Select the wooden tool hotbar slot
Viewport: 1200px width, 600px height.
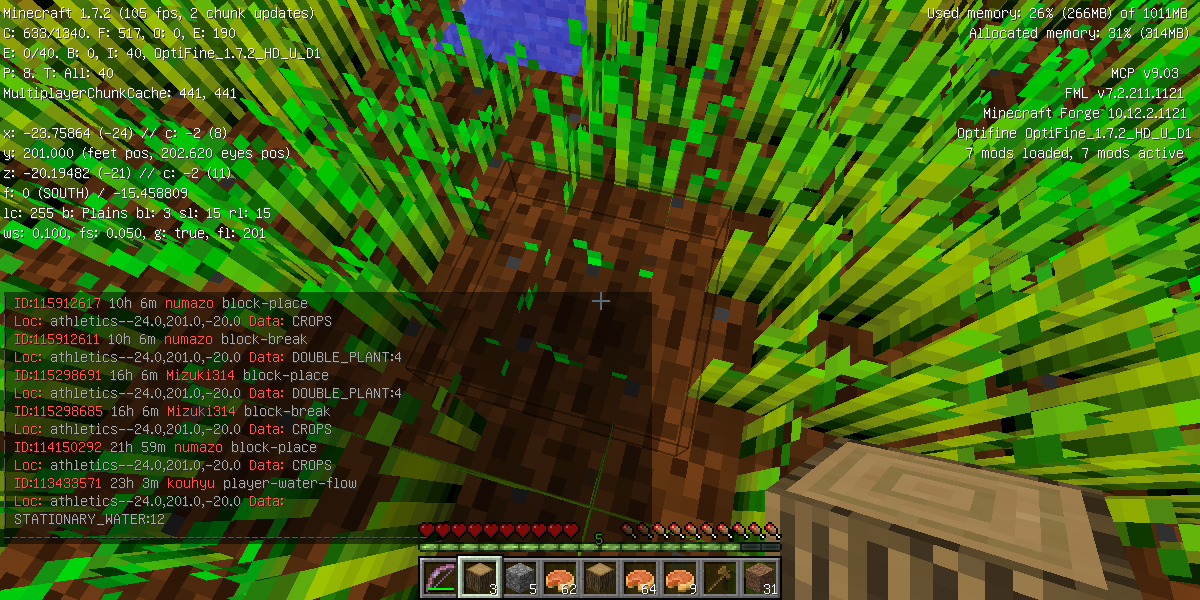tap(718, 578)
